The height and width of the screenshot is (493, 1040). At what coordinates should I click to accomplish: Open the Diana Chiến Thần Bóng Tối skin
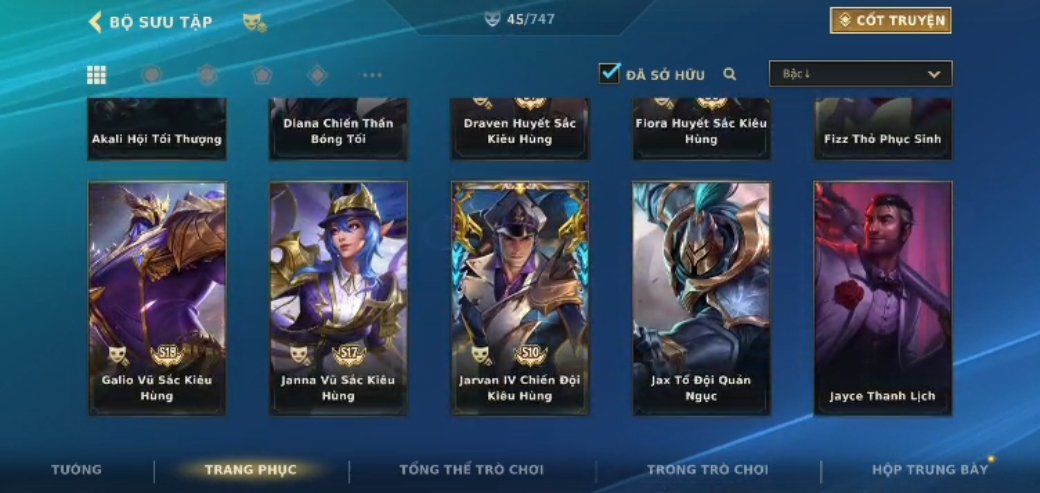pyautogui.click(x=338, y=130)
